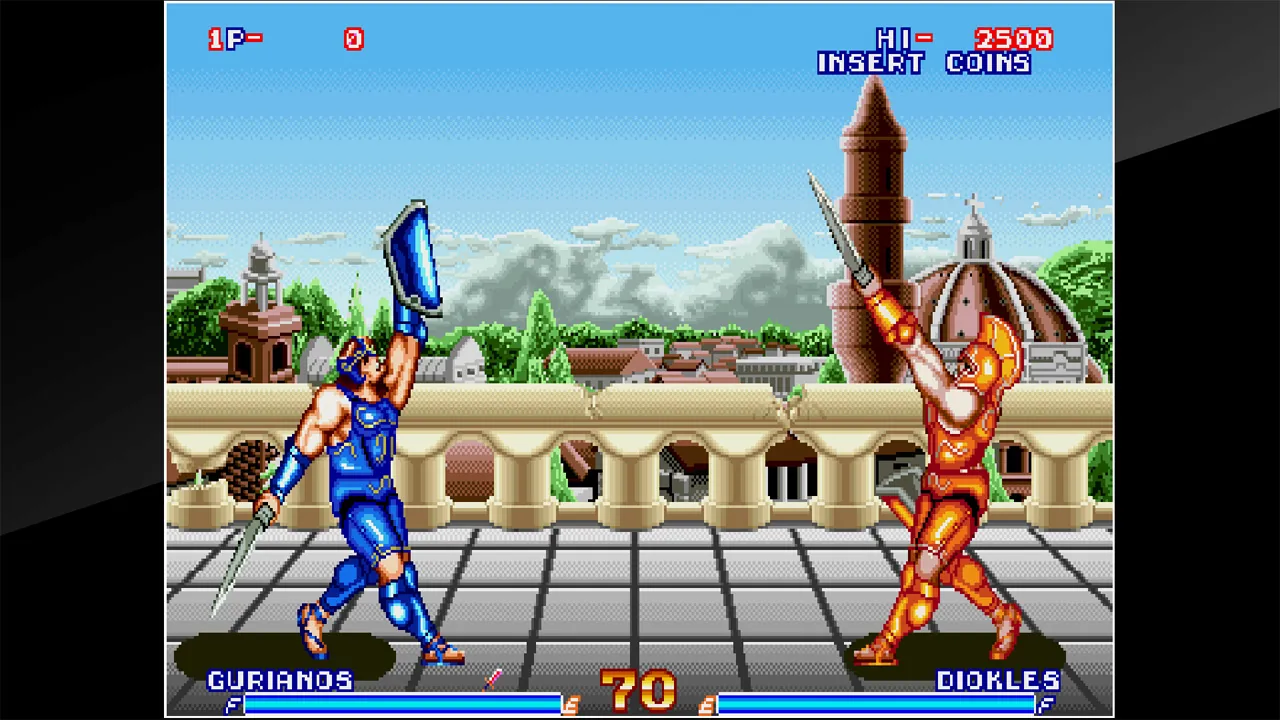Click the DIOKLES name label

click(999, 681)
